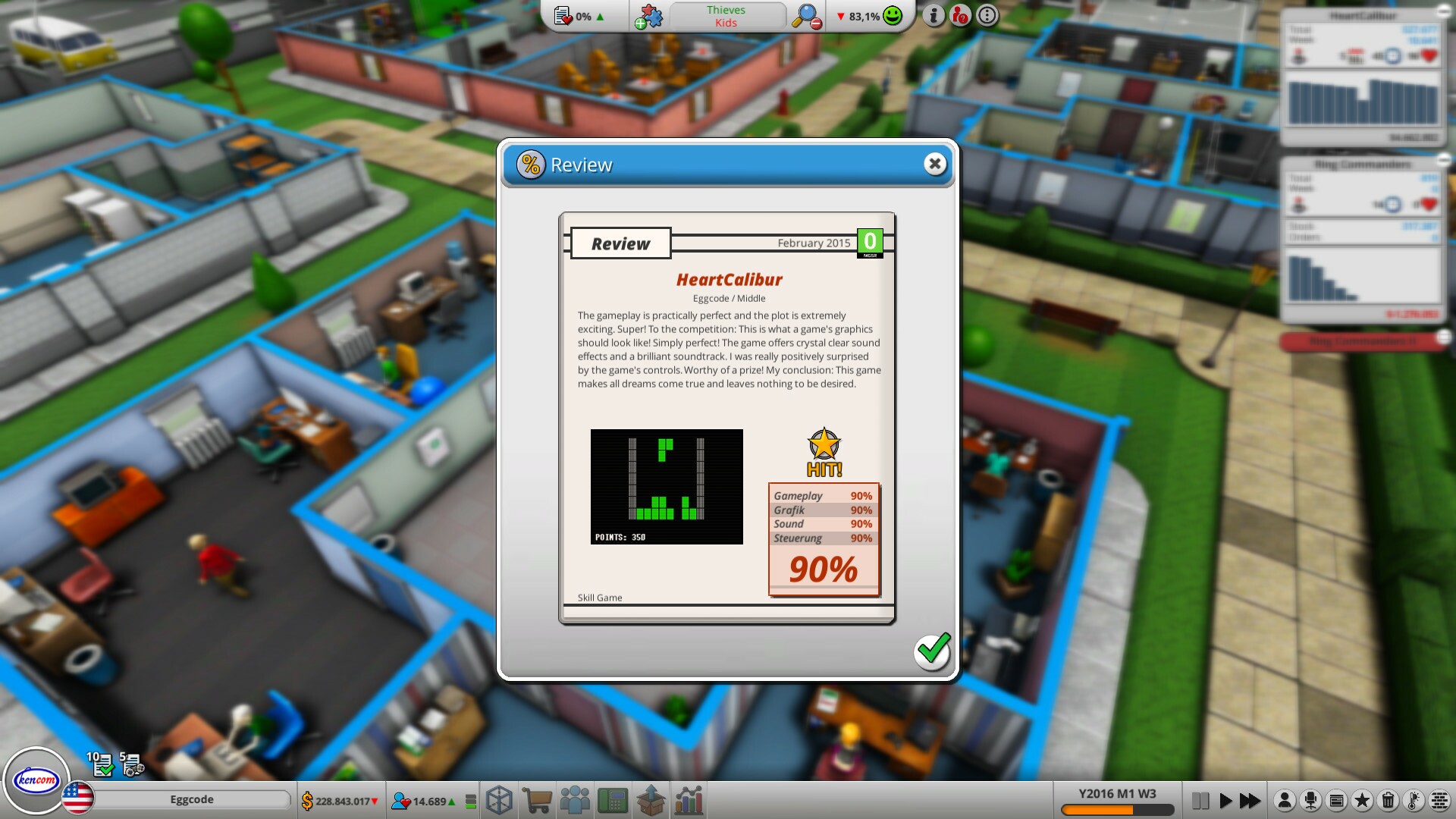Viewport: 1456px width, 819px height.
Task: Click the add-feature puzzle piece icon
Action: pyautogui.click(x=648, y=14)
